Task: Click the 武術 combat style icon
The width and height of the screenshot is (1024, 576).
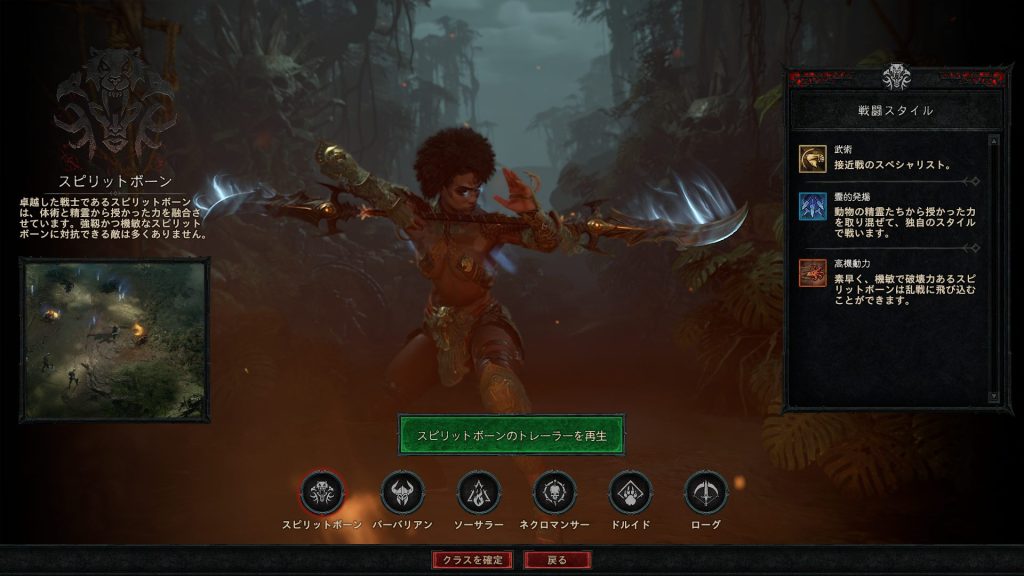Action: point(812,158)
